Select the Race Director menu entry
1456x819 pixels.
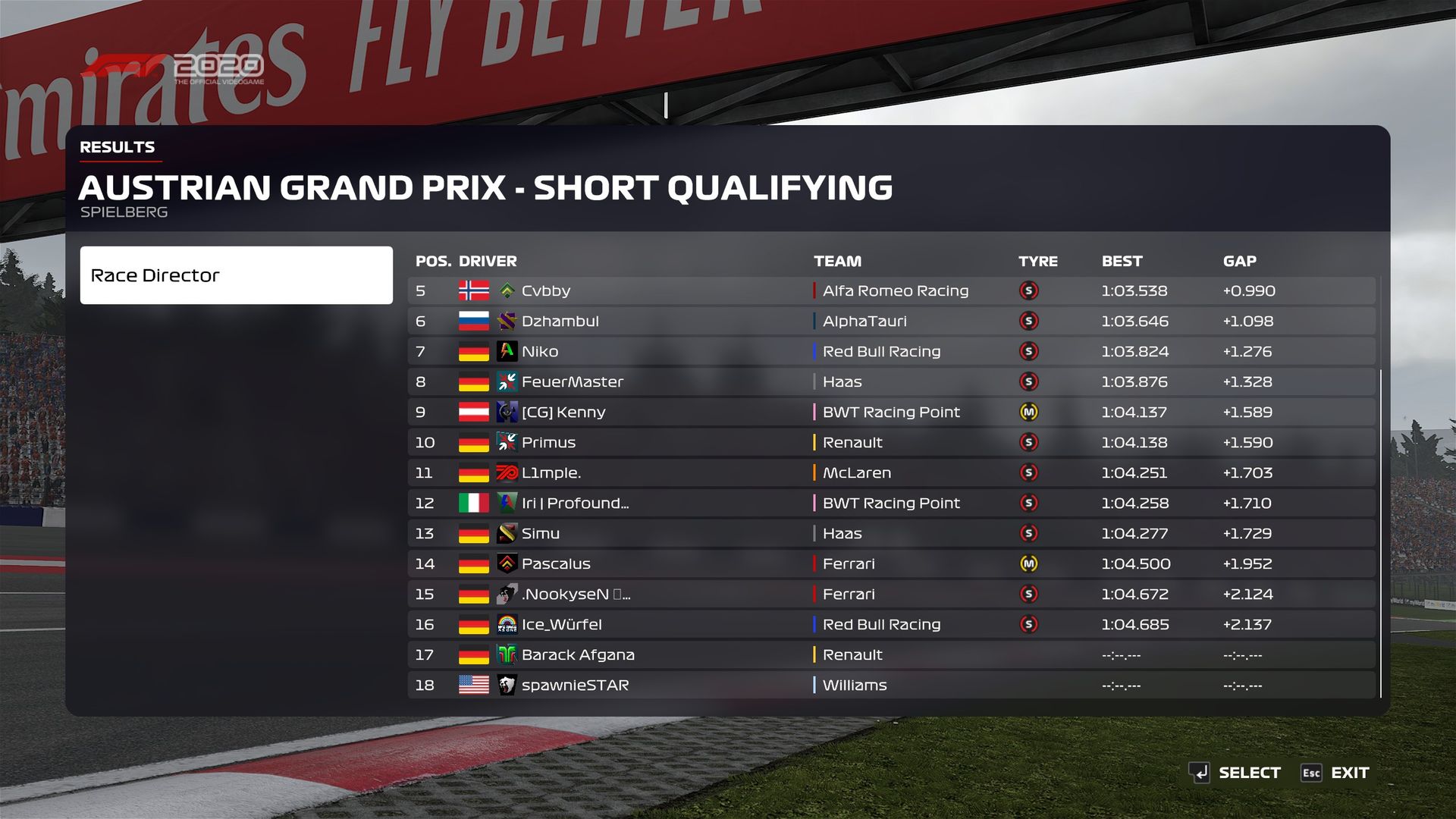coord(236,275)
